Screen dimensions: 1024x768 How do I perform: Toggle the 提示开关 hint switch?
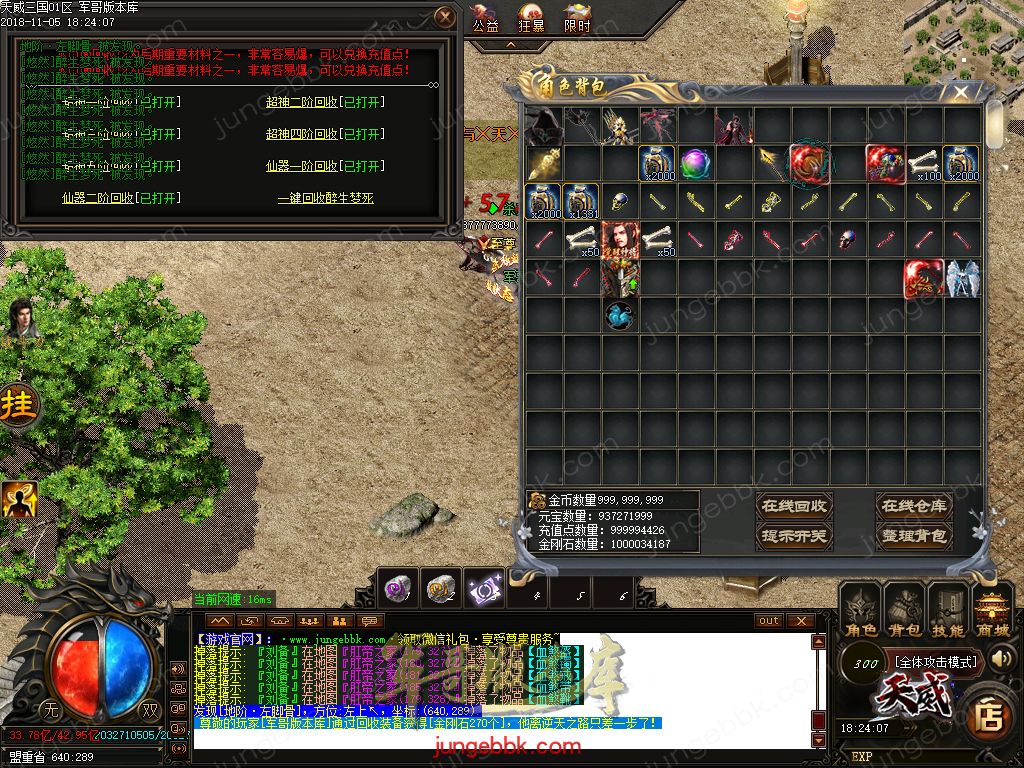click(794, 536)
